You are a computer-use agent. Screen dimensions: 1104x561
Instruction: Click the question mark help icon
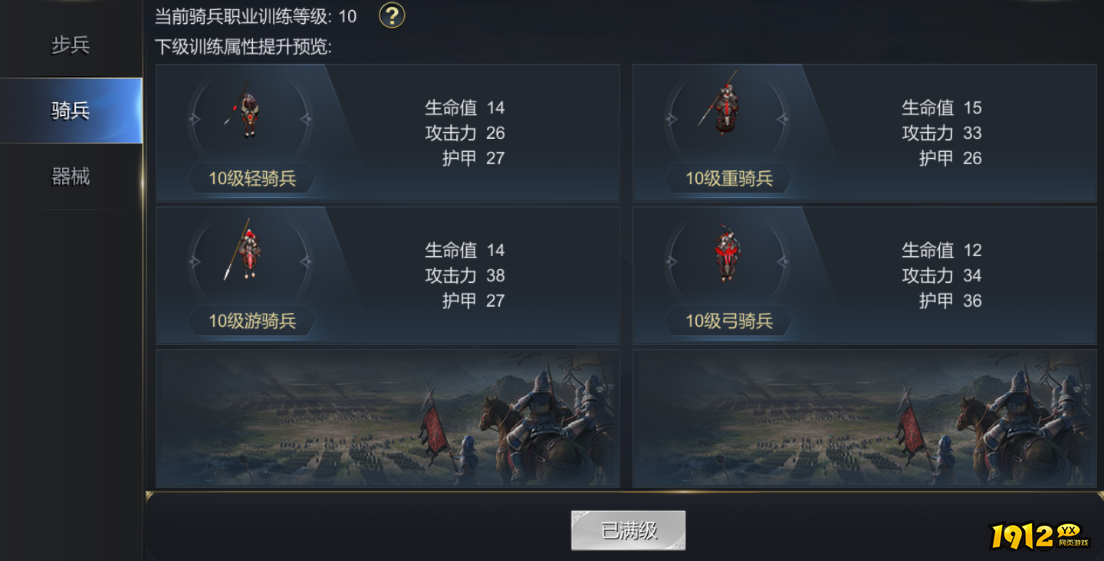pyautogui.click(x=392, y=16)
